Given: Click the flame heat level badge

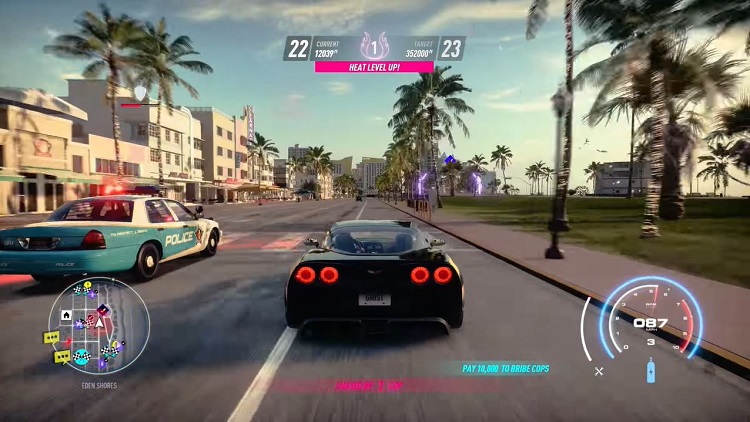Looking at the screenshot, I should coord(374,46).
